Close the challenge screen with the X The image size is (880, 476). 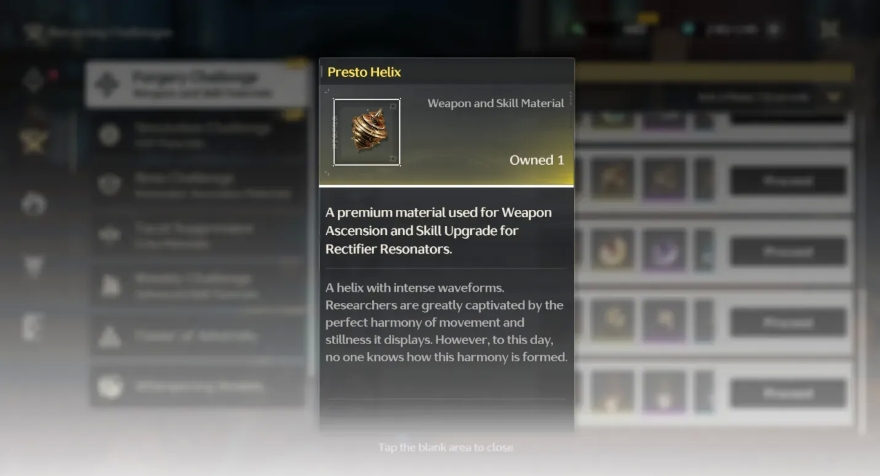click(x=830, y=30)
